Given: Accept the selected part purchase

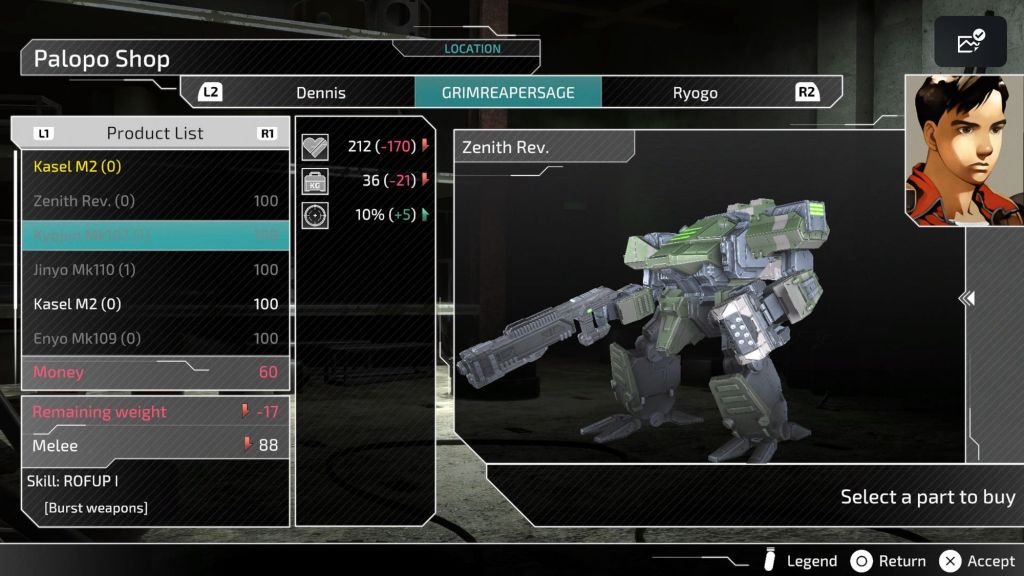Looking at the screenshot, I should click(978, 561).
